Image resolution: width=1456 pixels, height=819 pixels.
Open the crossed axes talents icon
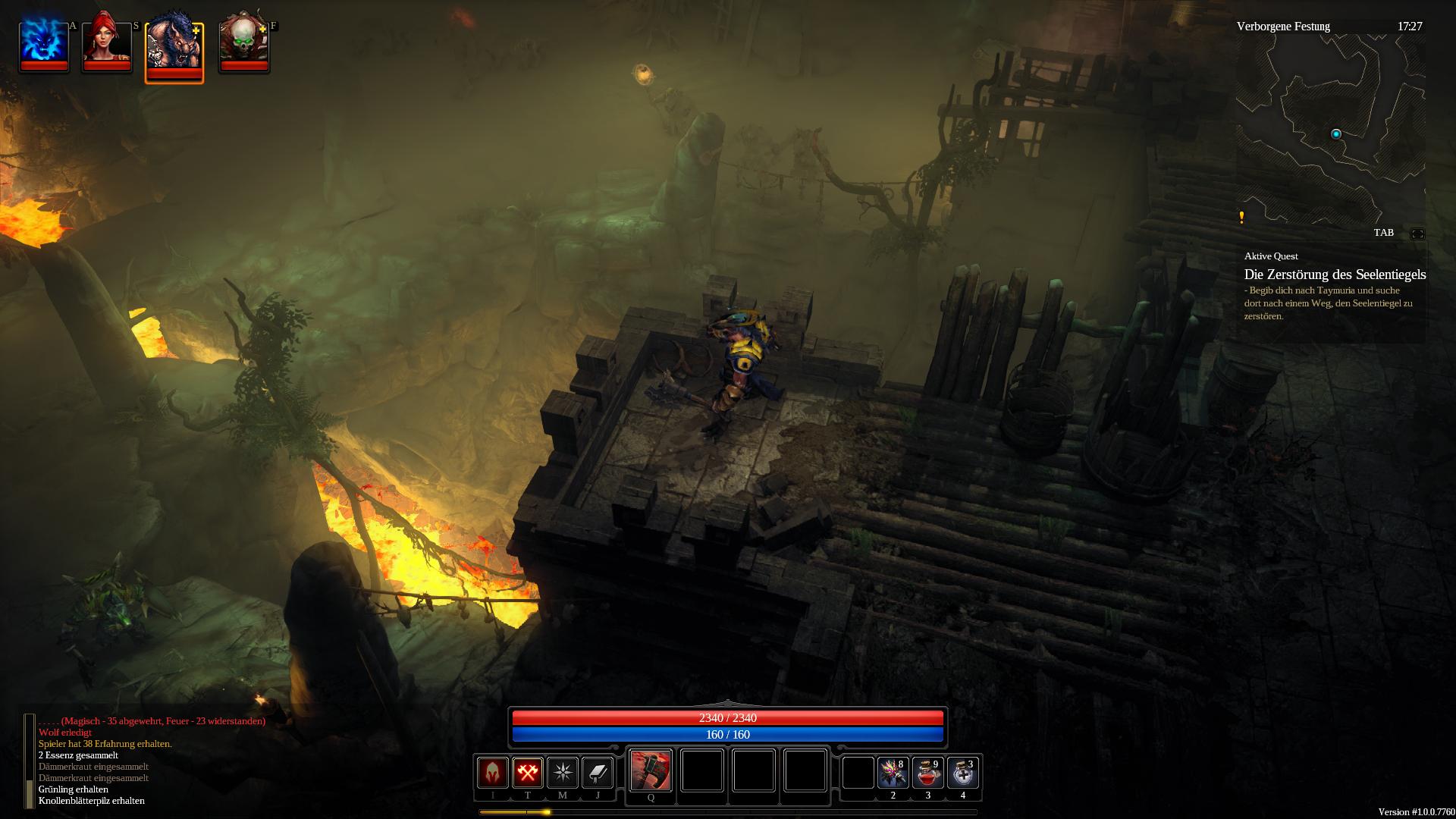[x=528, y=773]
